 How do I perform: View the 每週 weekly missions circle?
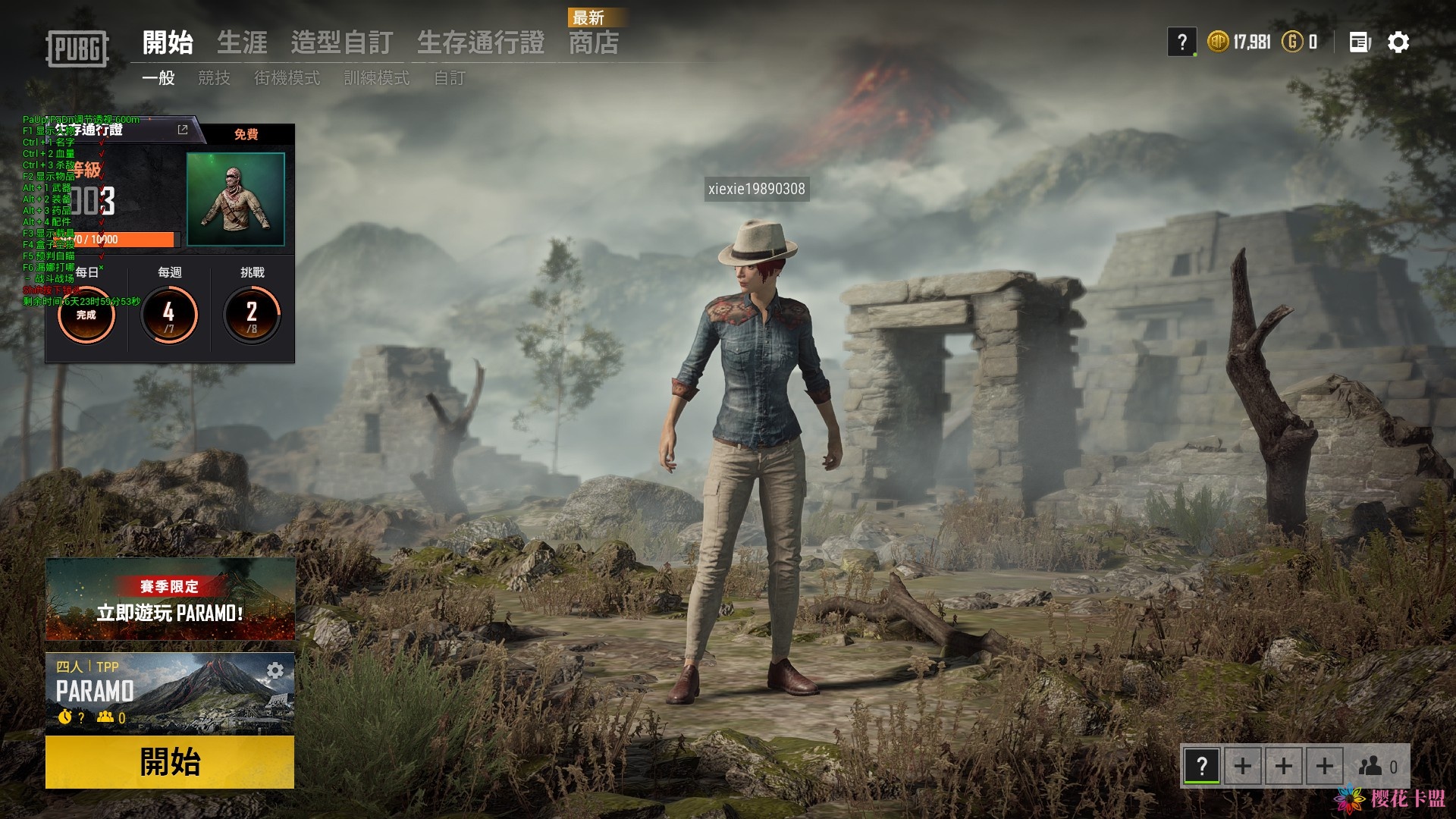pos(169,314)
